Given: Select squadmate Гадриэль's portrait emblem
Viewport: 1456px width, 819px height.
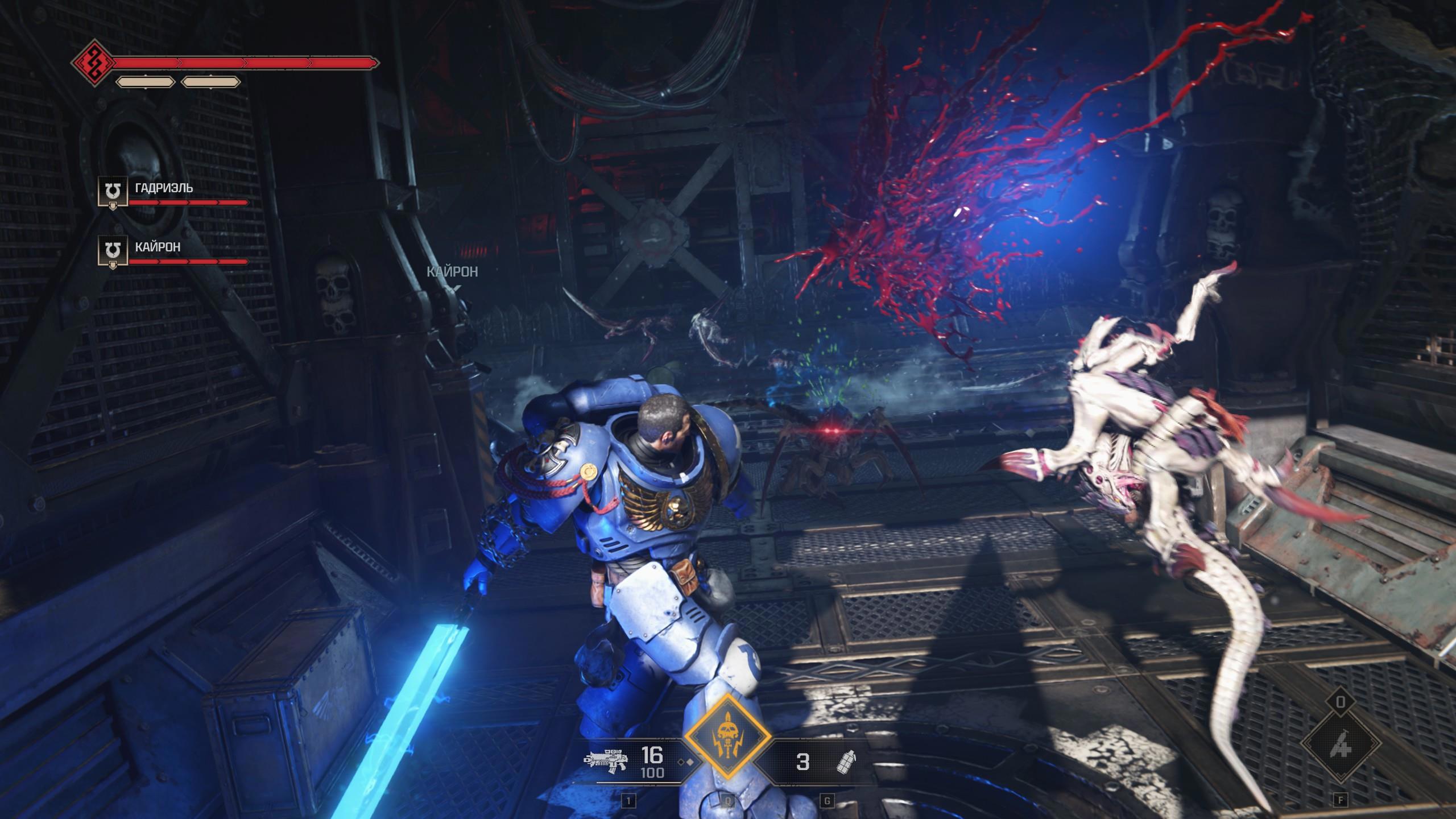Looking at the screenshot, I should 113,191.
